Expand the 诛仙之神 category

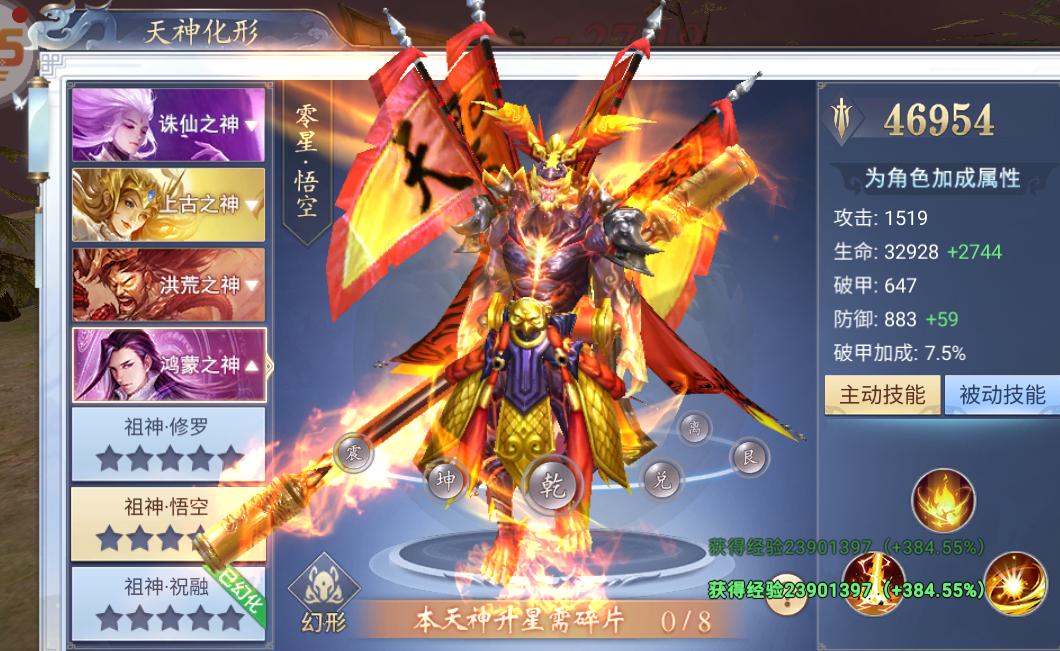[168, 125]
